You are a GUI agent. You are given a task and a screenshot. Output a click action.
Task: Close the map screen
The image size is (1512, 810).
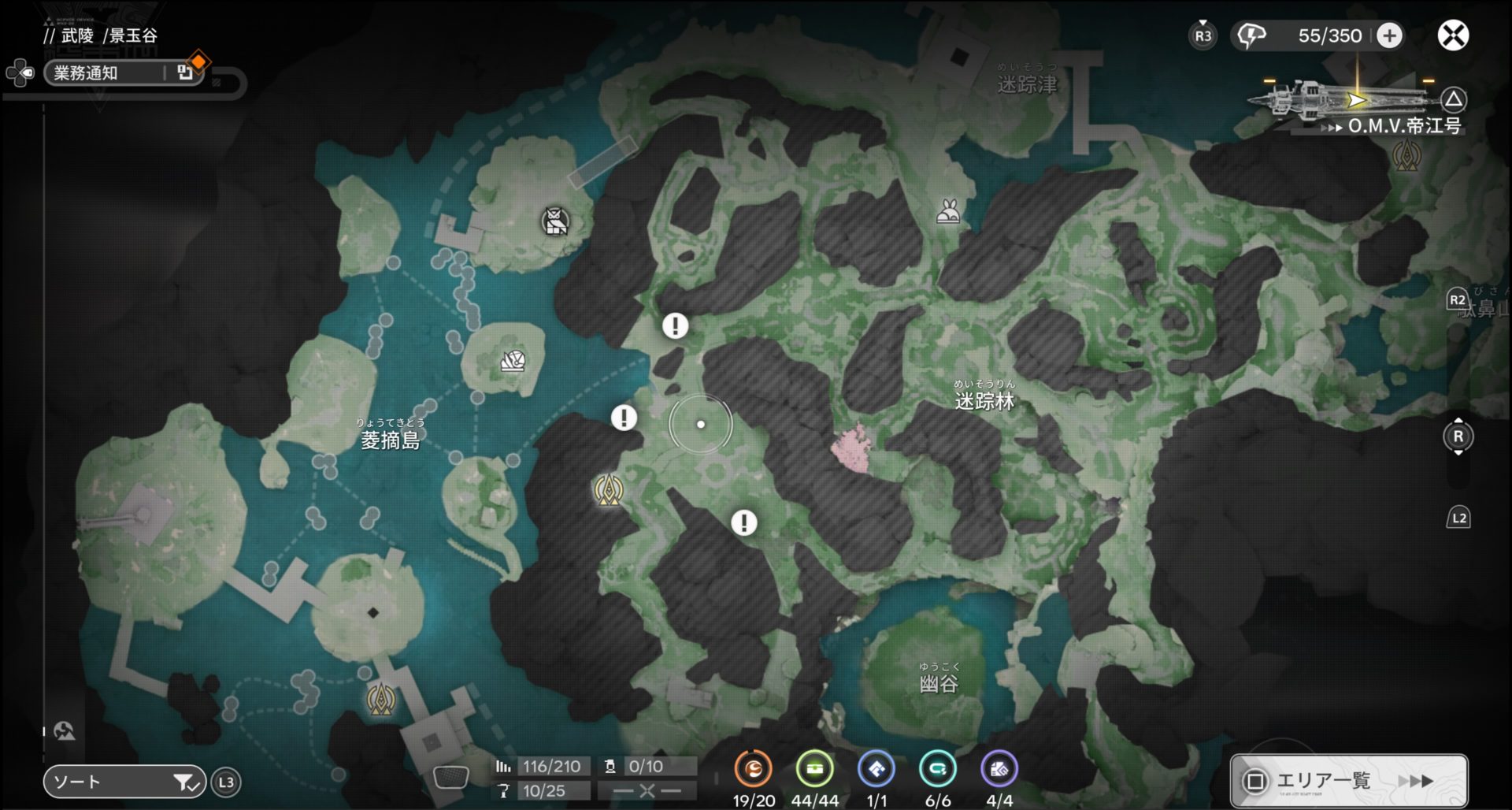pos(1453,35)
